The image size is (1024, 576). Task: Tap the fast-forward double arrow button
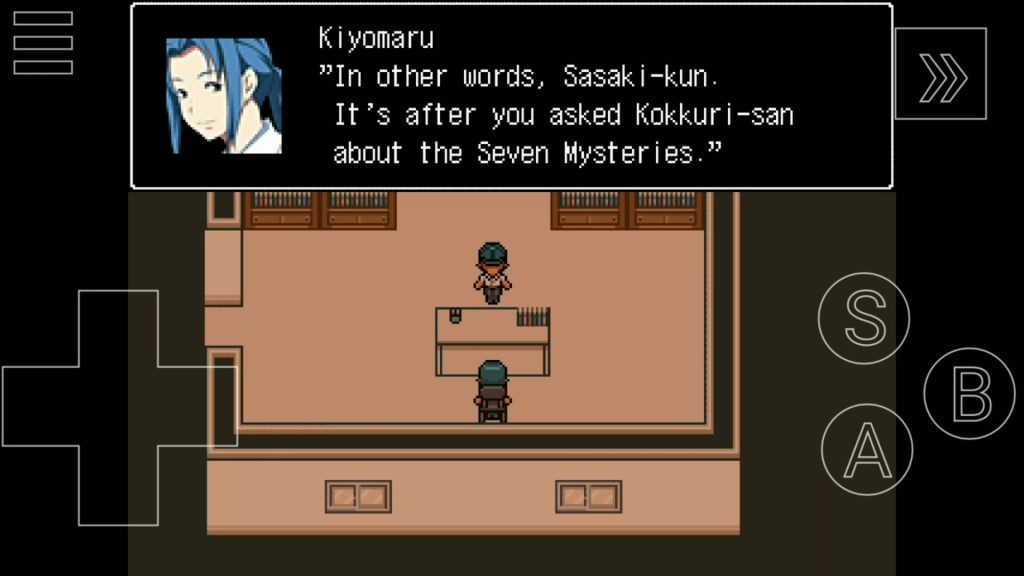(941, 74)
